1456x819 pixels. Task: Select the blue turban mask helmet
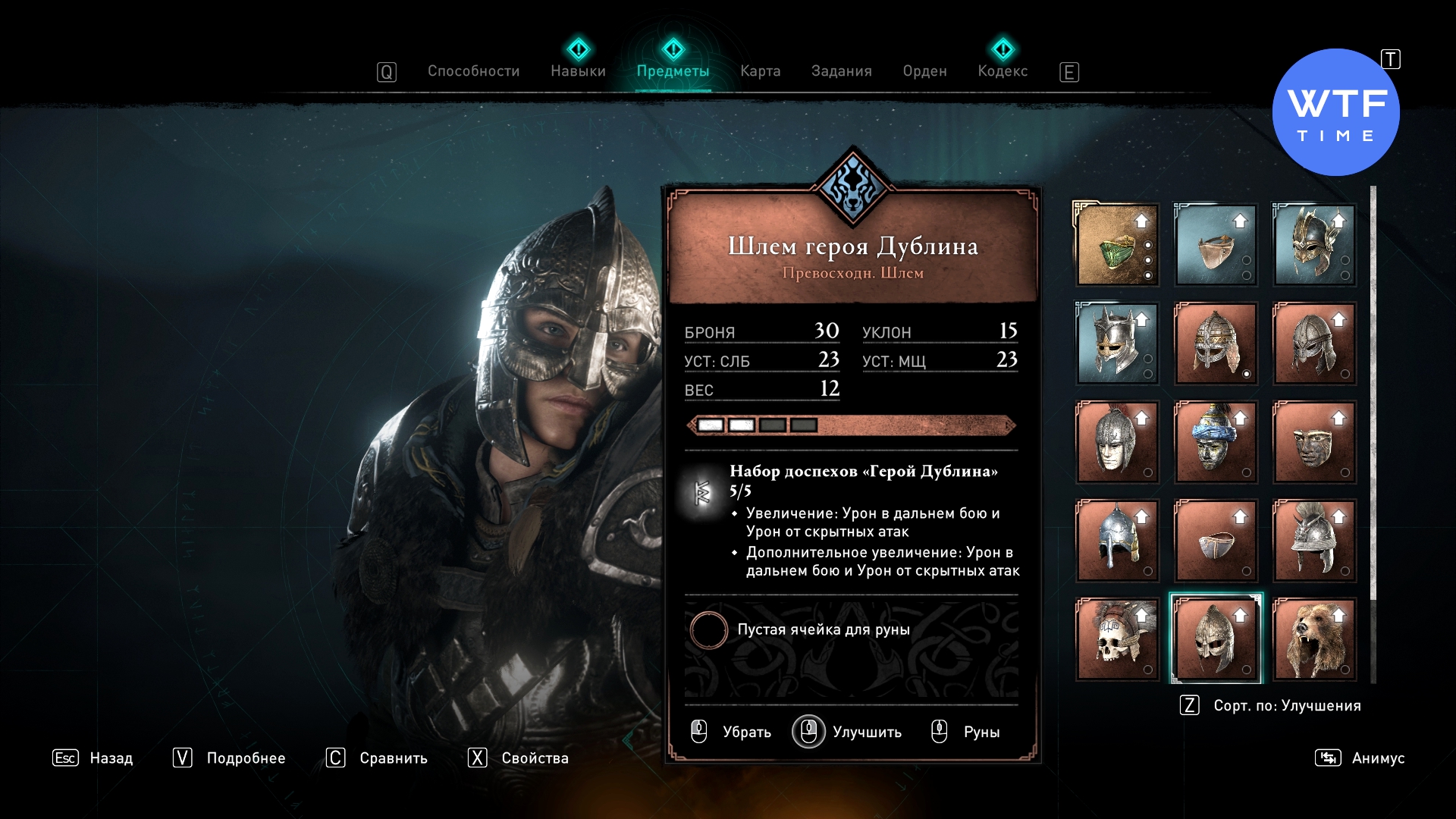(x=1215, y=442)
